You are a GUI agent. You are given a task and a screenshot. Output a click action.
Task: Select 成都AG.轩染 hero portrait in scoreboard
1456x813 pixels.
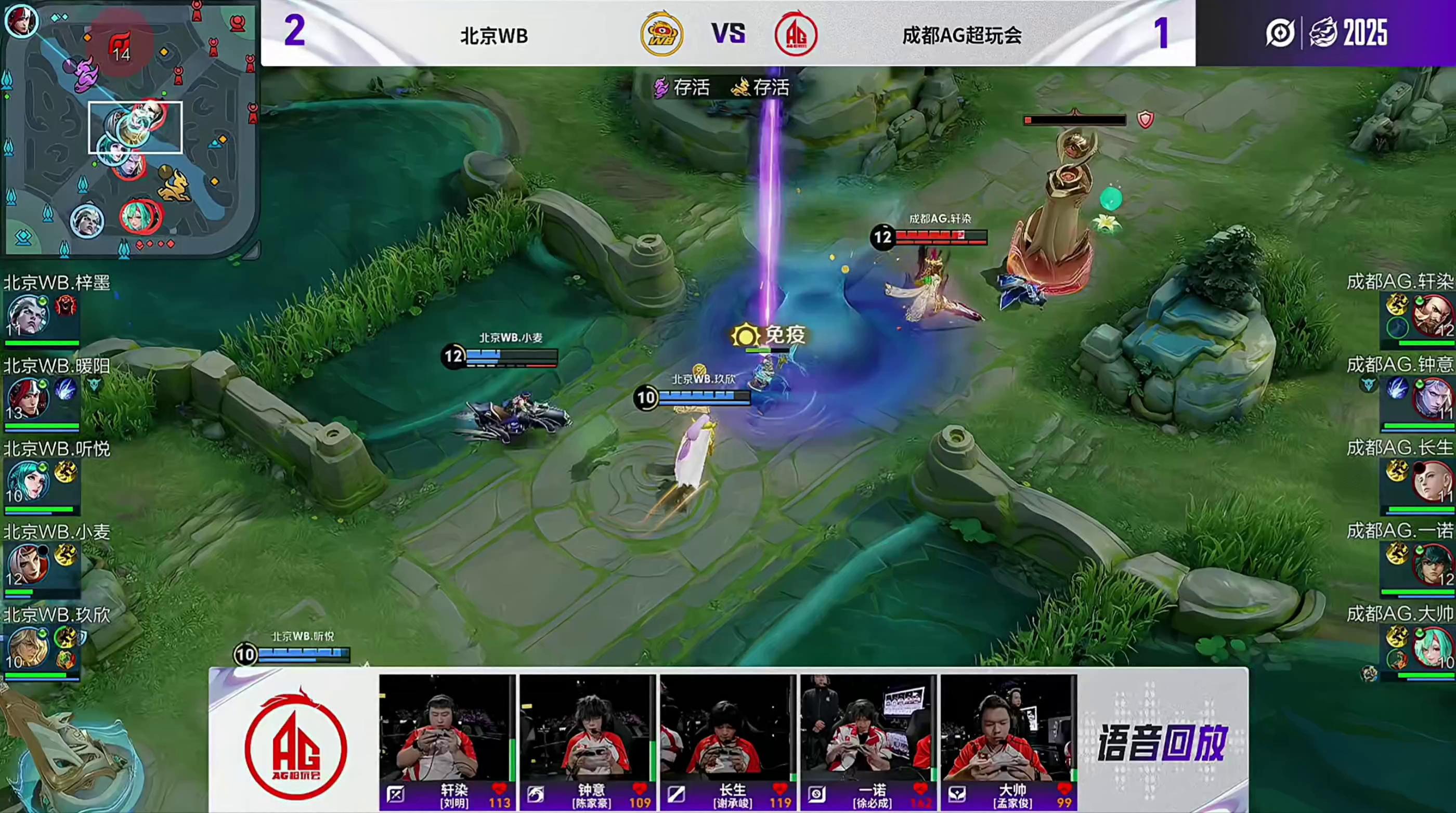click(1431, 315)
